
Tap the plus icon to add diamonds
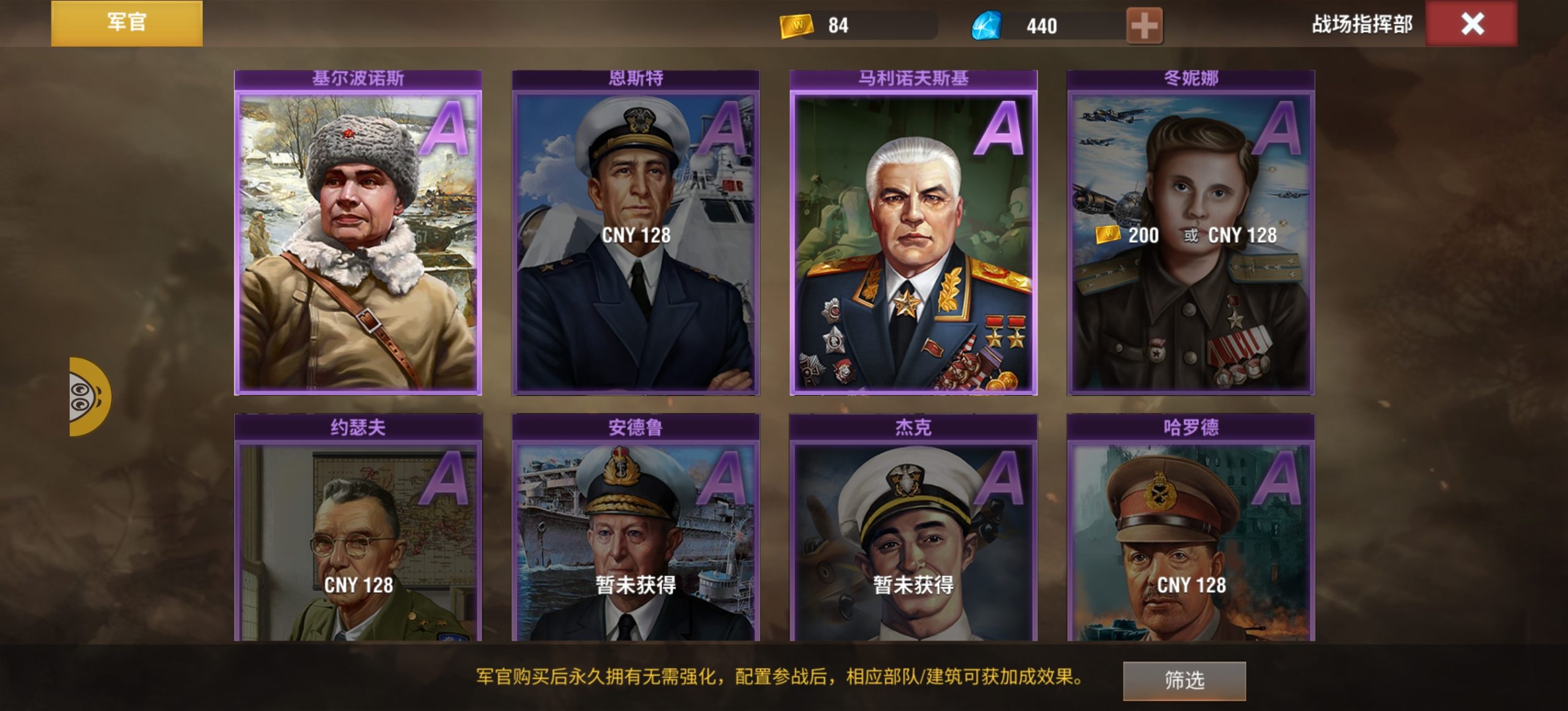tap(1145, 26)
